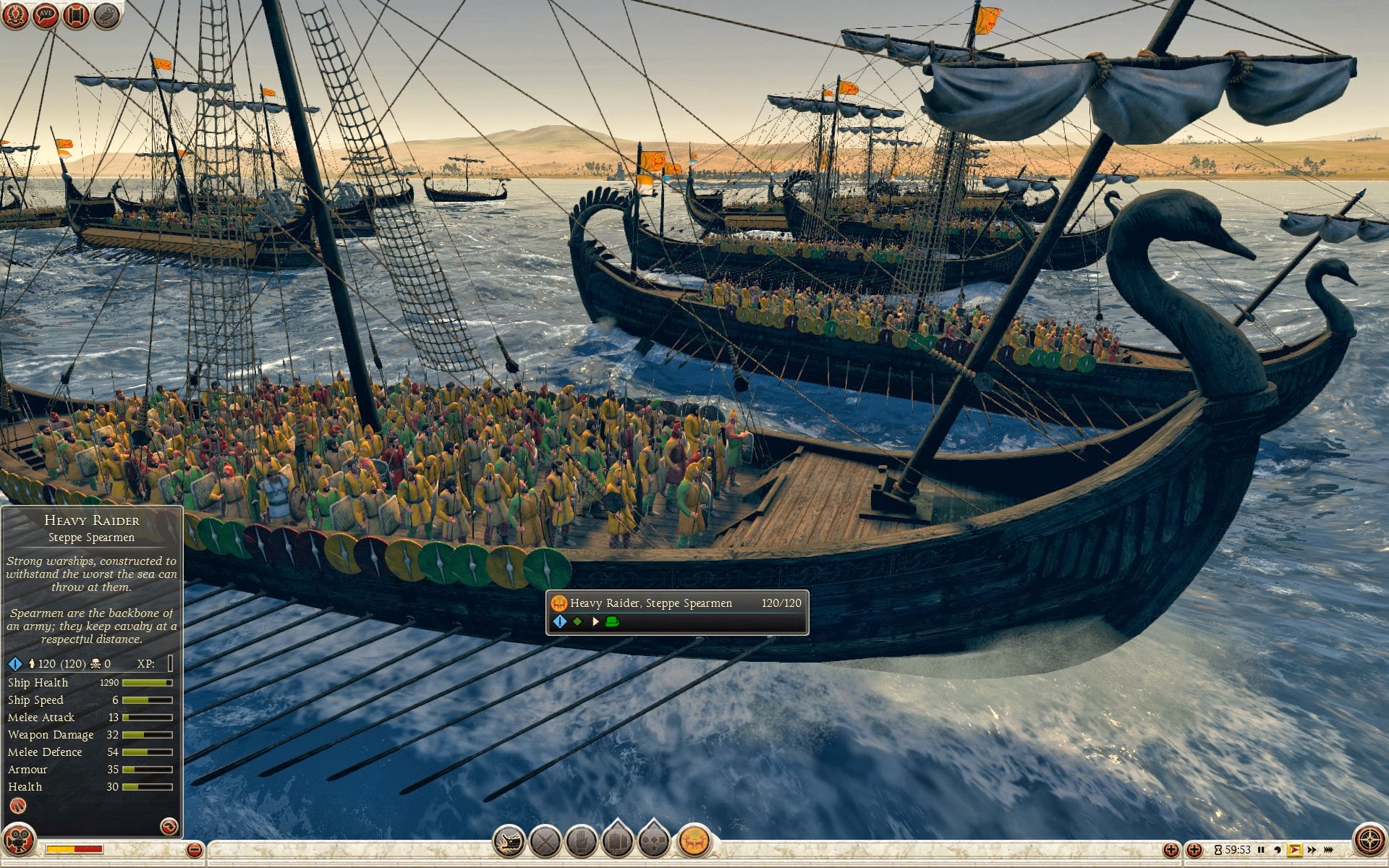Select the red ability icon under Health stat
The height and width of the screenshot is (868, 1389).
pos(18,806)
